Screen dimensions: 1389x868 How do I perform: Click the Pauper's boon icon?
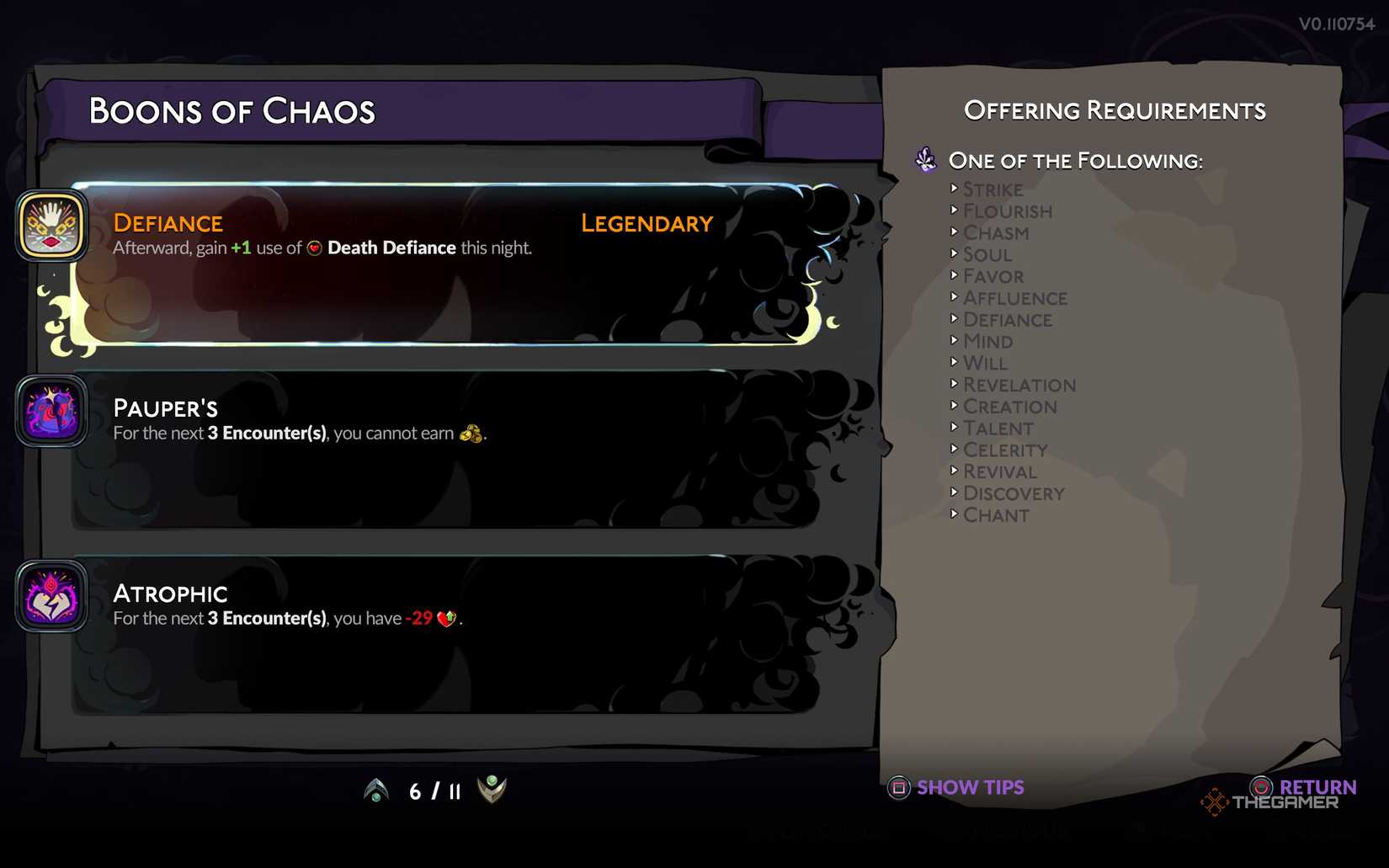pos(51,411)
